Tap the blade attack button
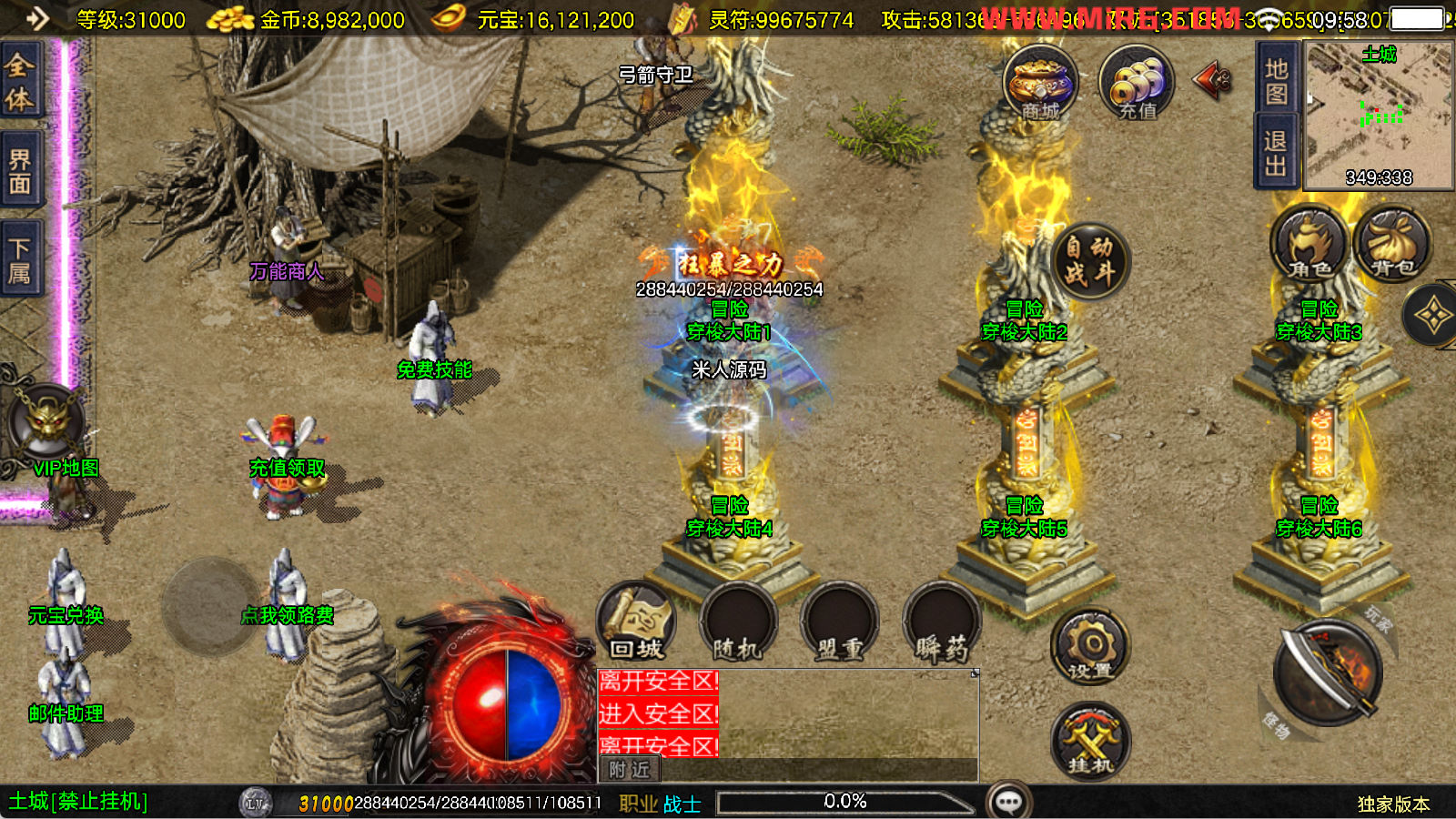This screenshot has width=1456, height=819. point(1329,673)
